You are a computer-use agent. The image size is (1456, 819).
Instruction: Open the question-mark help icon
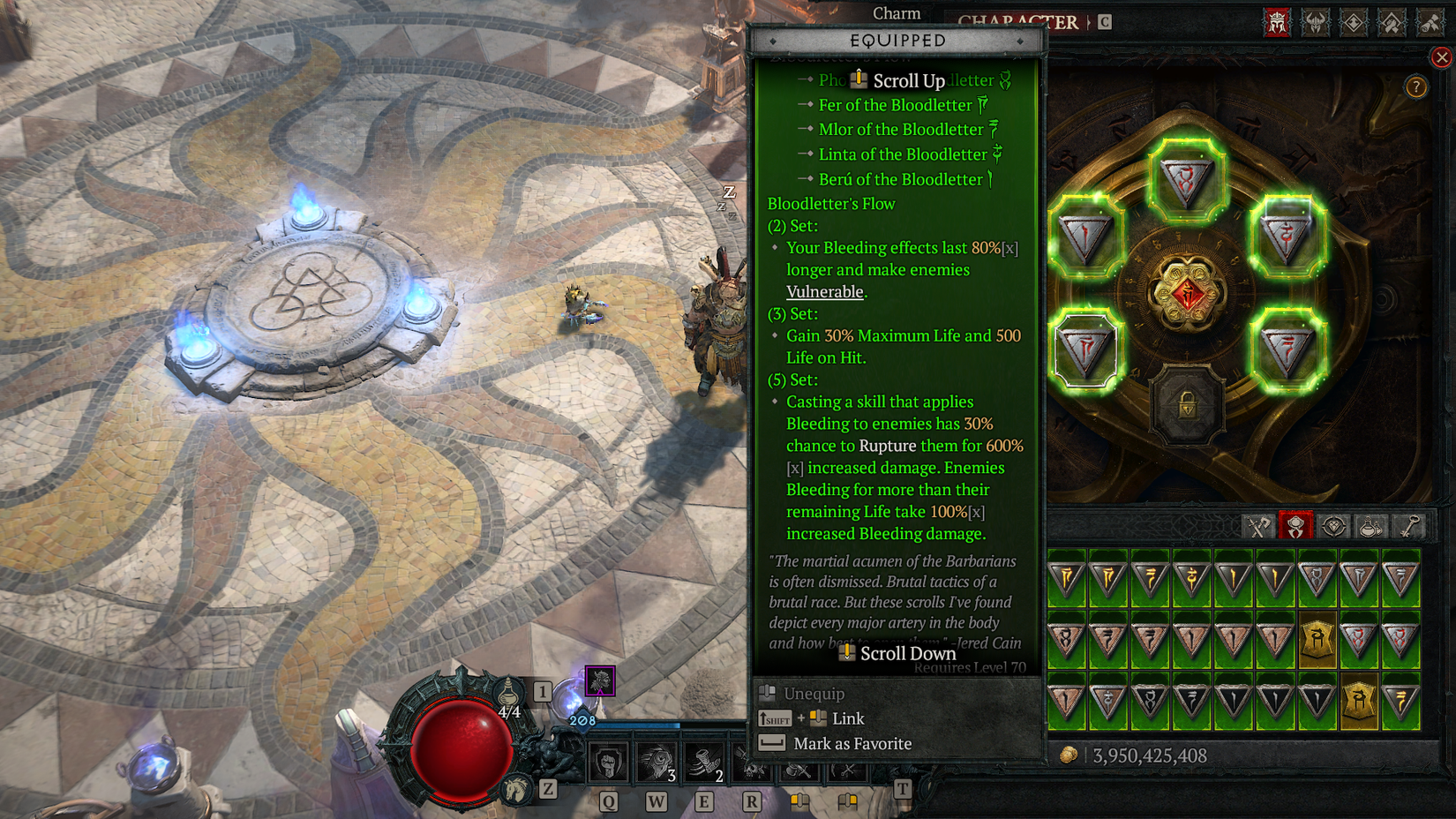coord(1416,86)
